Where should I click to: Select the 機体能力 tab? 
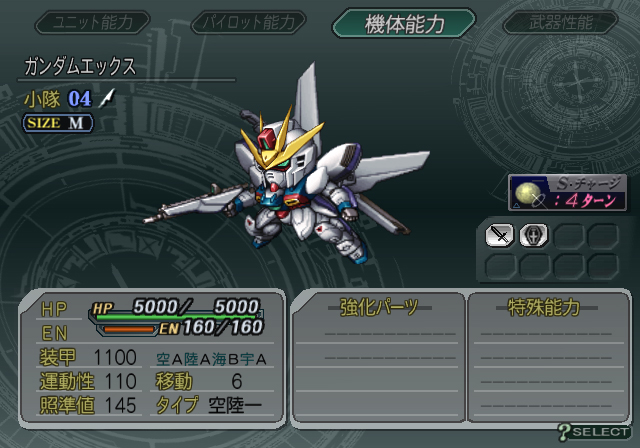pos(403,22)
